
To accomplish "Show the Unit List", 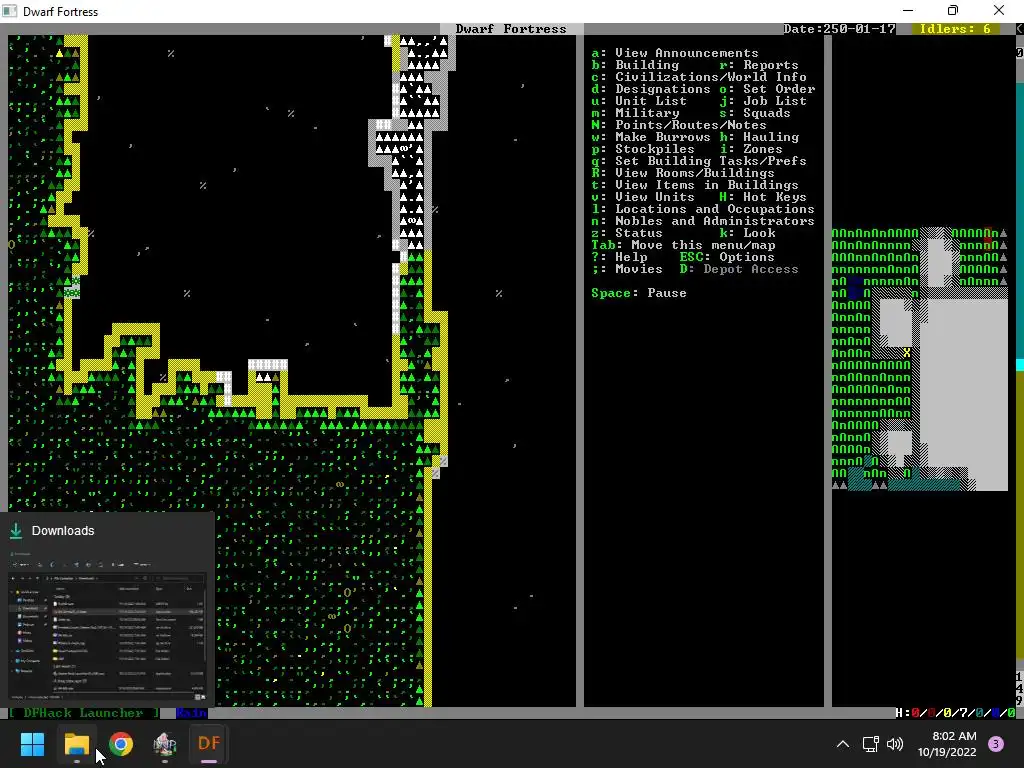I will (x=650, y=101).
